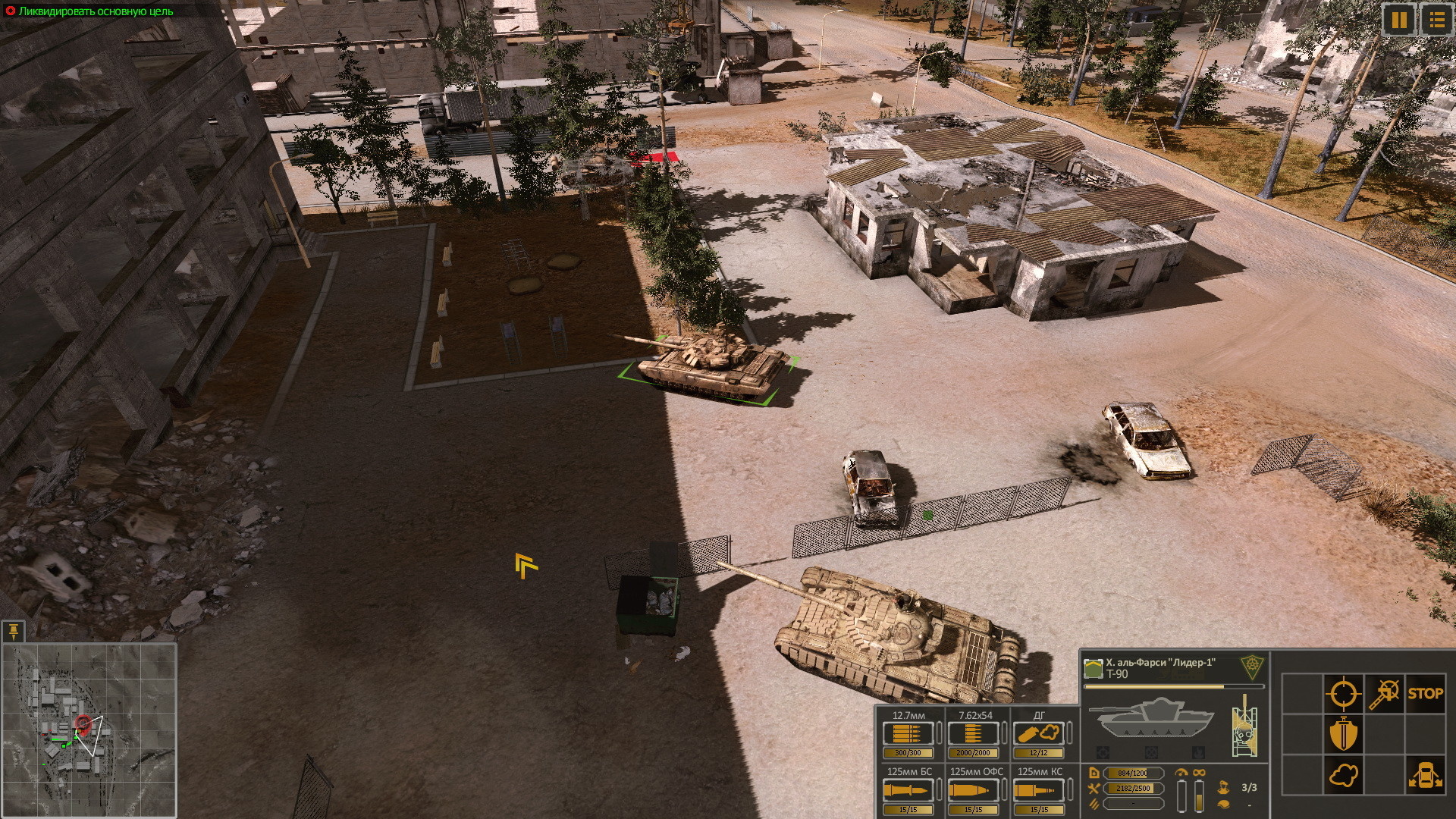Image resolution: width=1456 pixels, height=819 pixels.
Task: Select the 125мм БС armor-piercing shell
Action: 908,791
